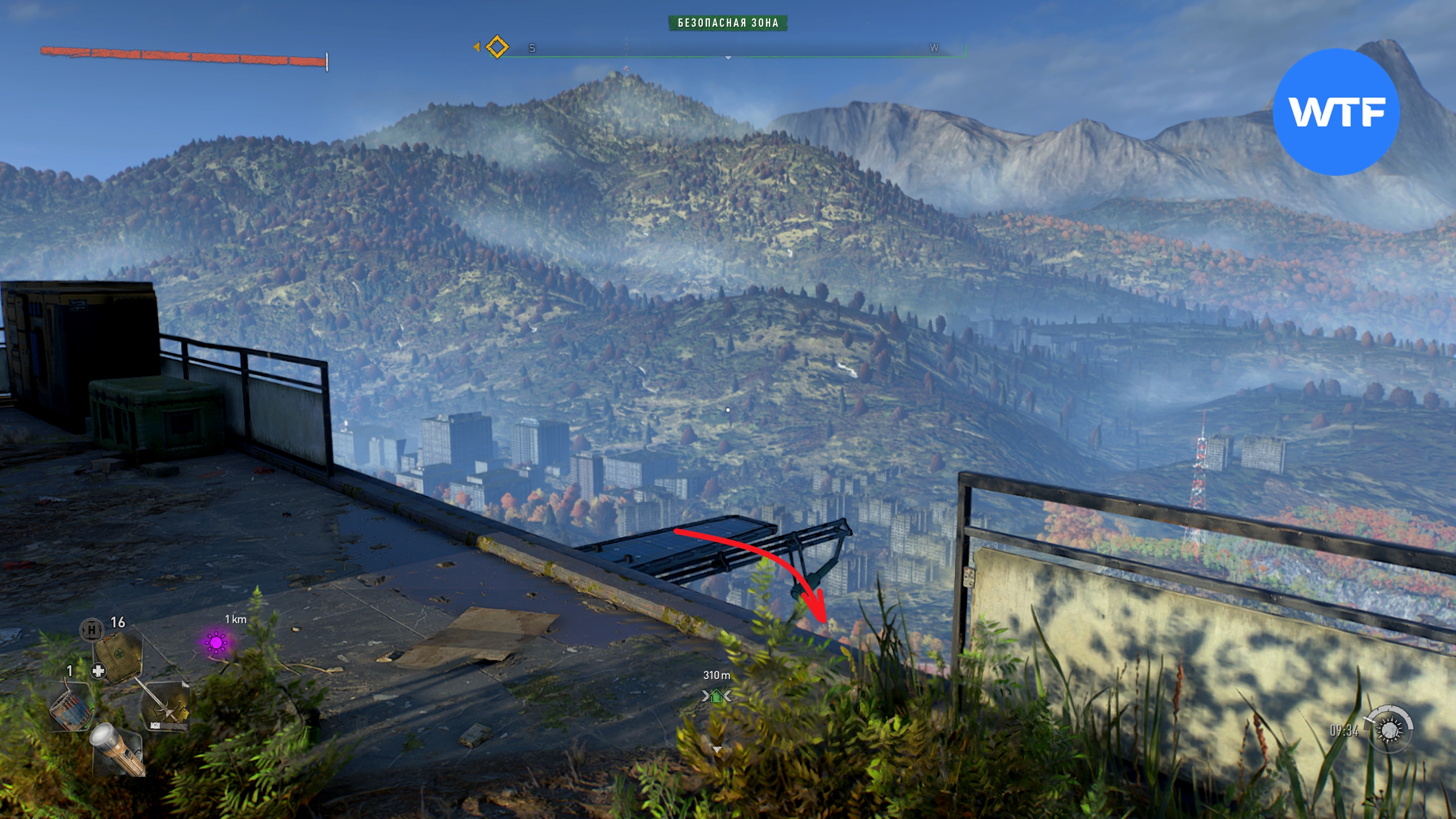The height and width of the screenshot is (819, 1456).
Task: Choose the sword weapon slot
Action: point(166,706)
